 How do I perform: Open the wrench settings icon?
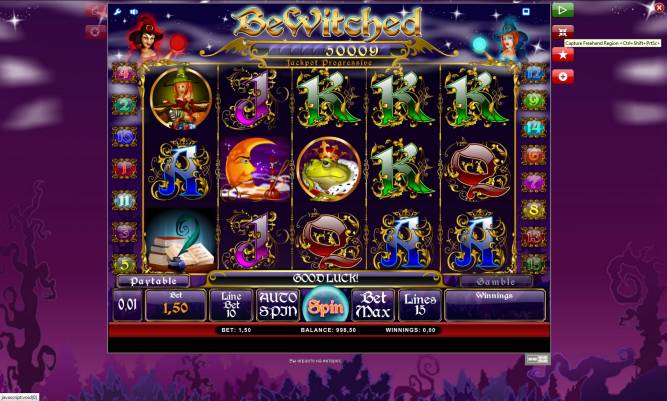[x=119, y=12]
